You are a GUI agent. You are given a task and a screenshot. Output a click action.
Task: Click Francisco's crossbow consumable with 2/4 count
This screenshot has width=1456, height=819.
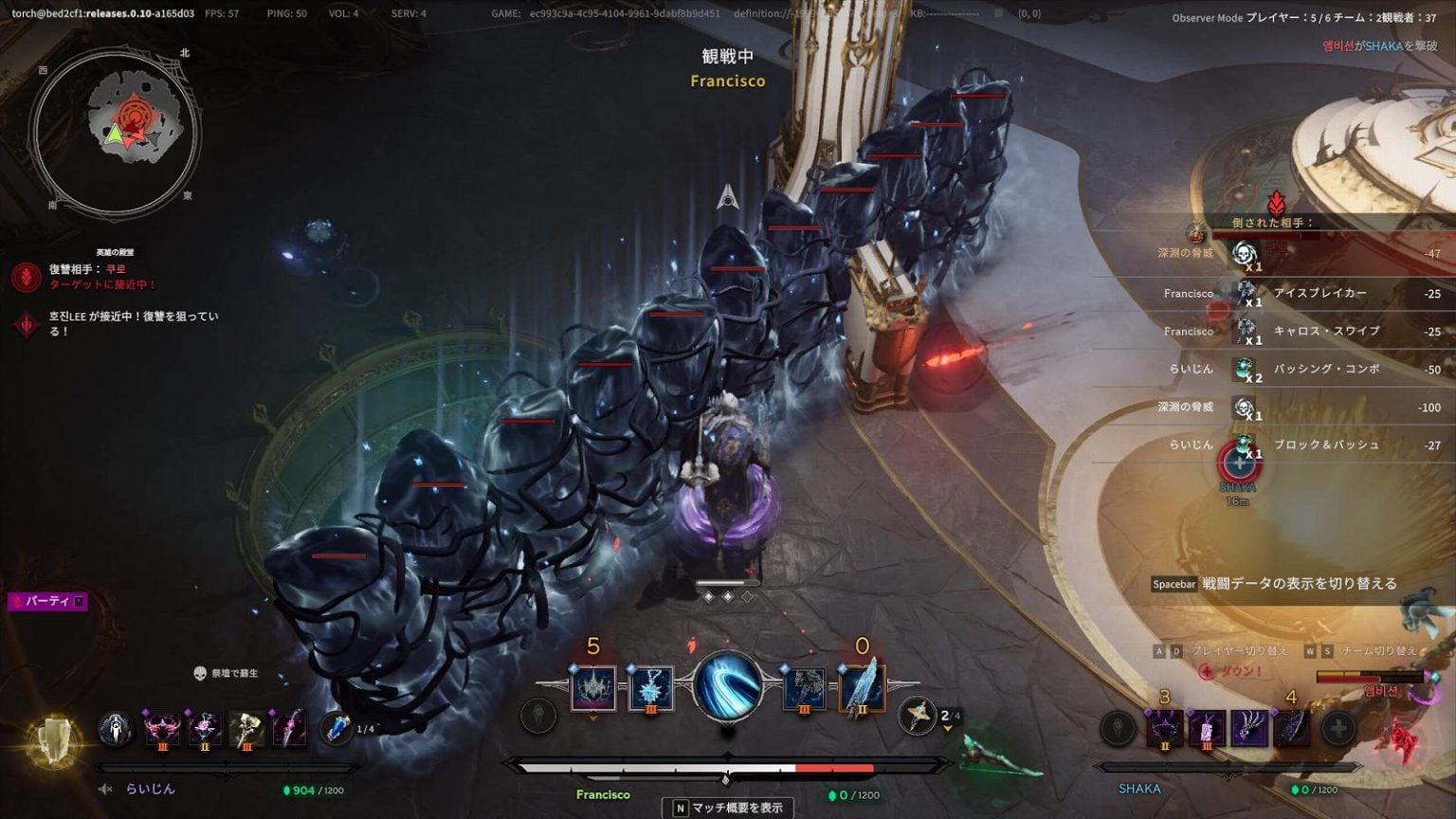coord(917,716)
